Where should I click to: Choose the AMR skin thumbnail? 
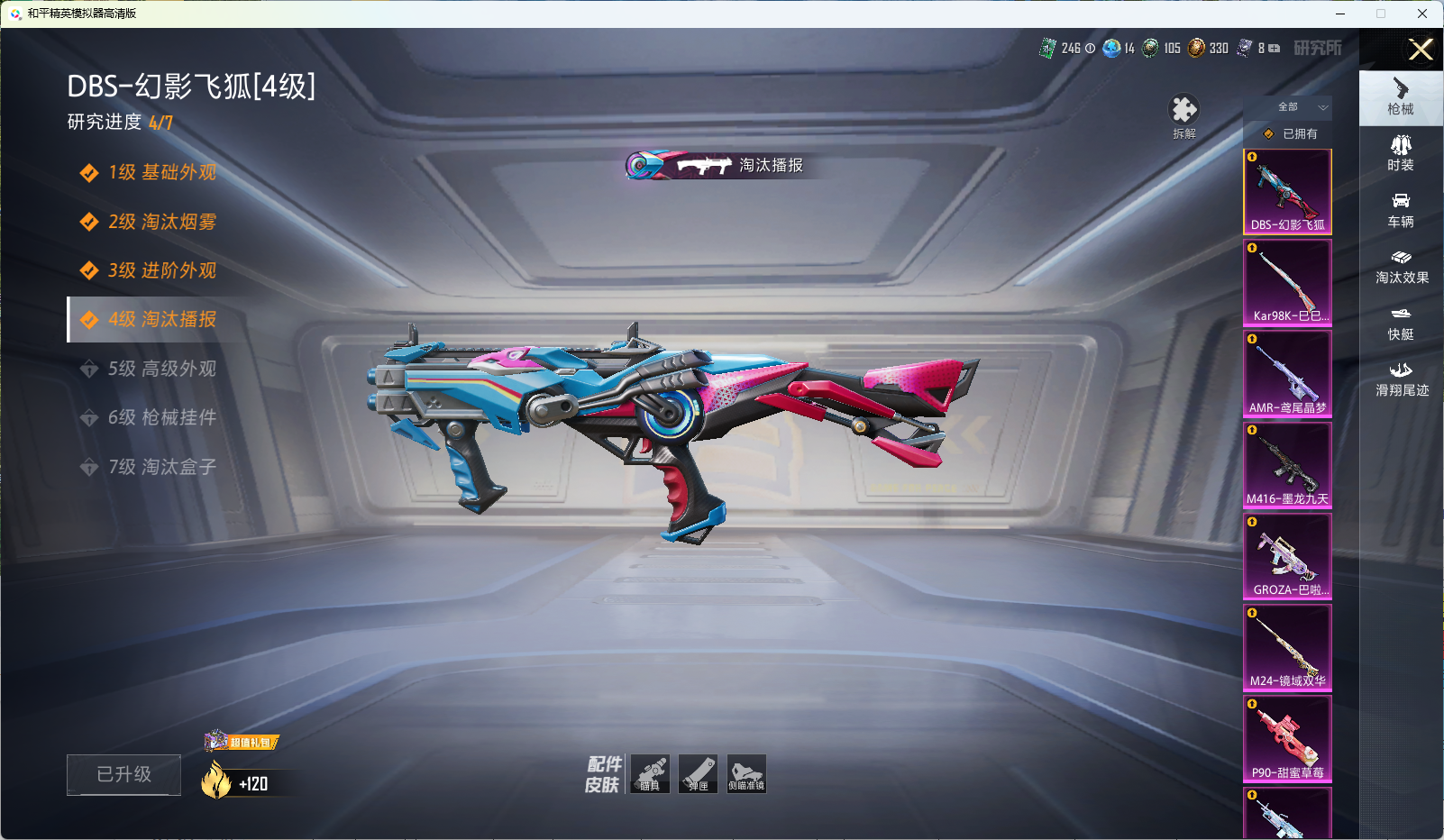(x=1287, y=373)
